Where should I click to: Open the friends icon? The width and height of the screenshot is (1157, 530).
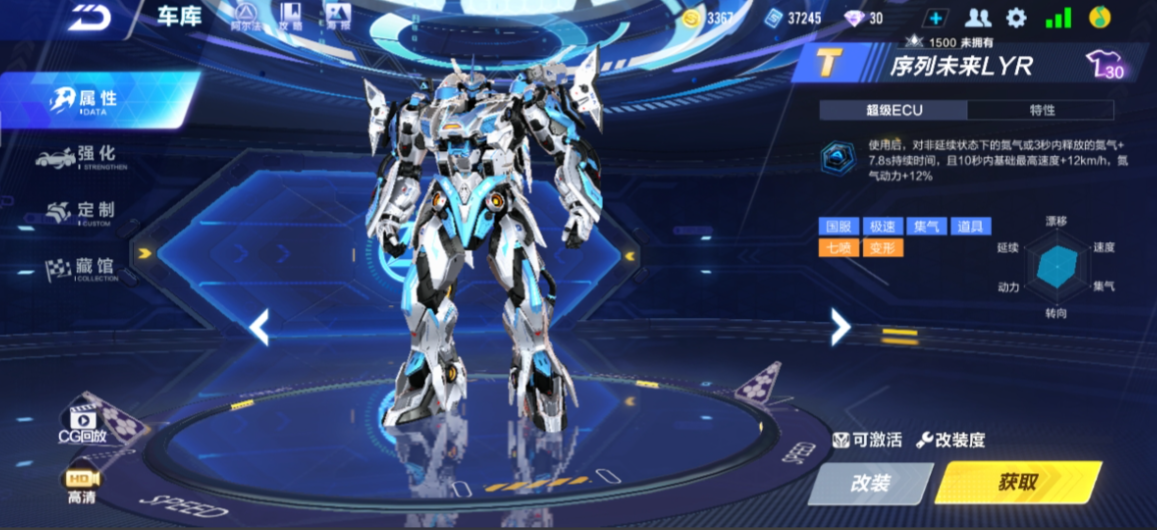pyautogui.click(x=977, y=18)
